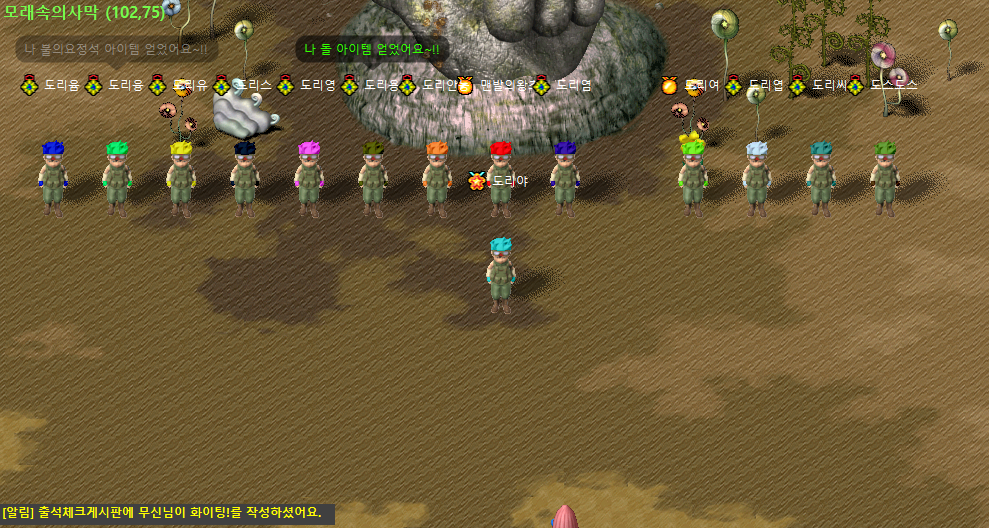This screenshot has height=528, width=989.
Task: Click the [알림] notification message bar
Action: [166, 513]
